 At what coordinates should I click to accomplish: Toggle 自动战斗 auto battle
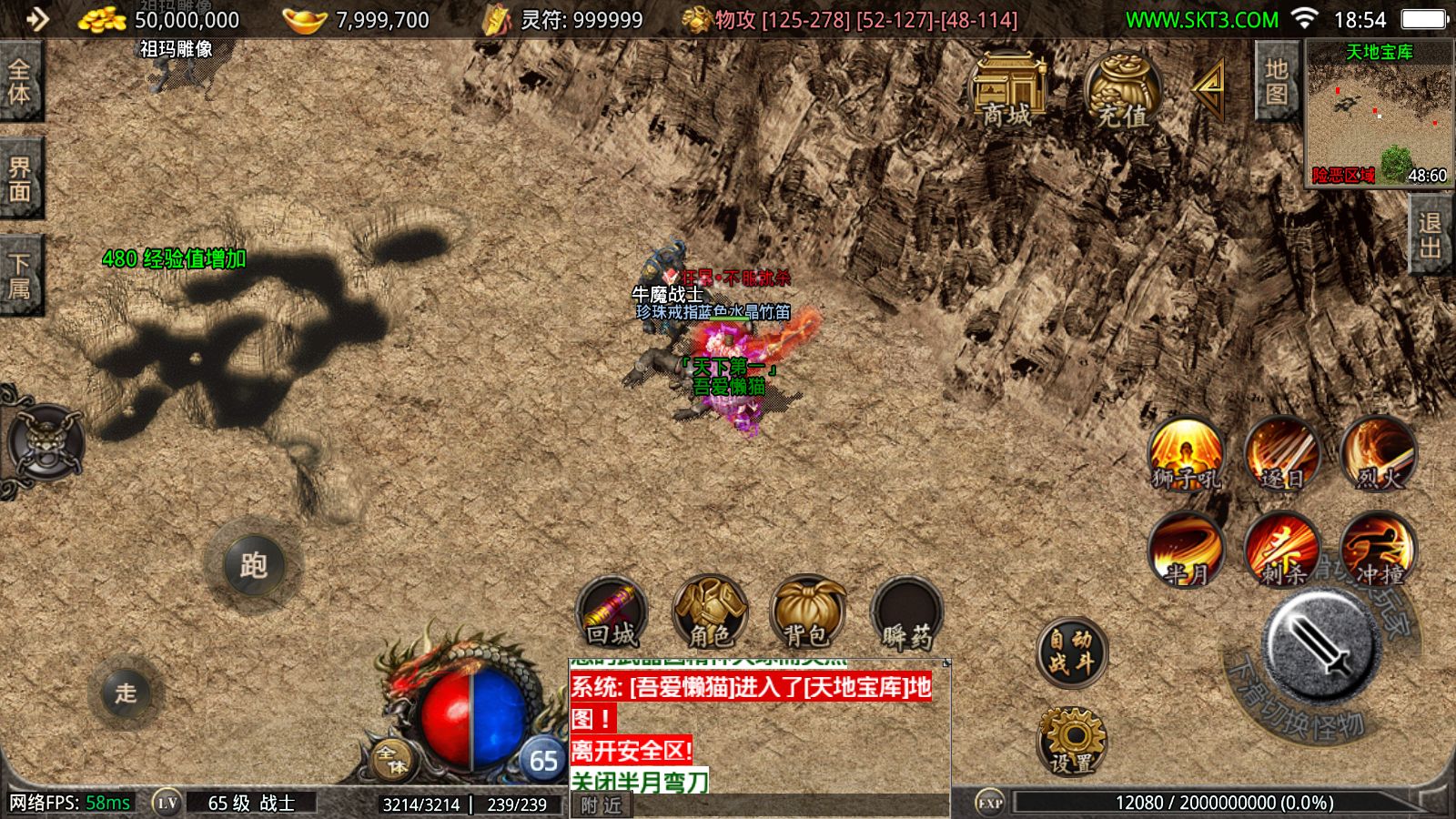1071,652
